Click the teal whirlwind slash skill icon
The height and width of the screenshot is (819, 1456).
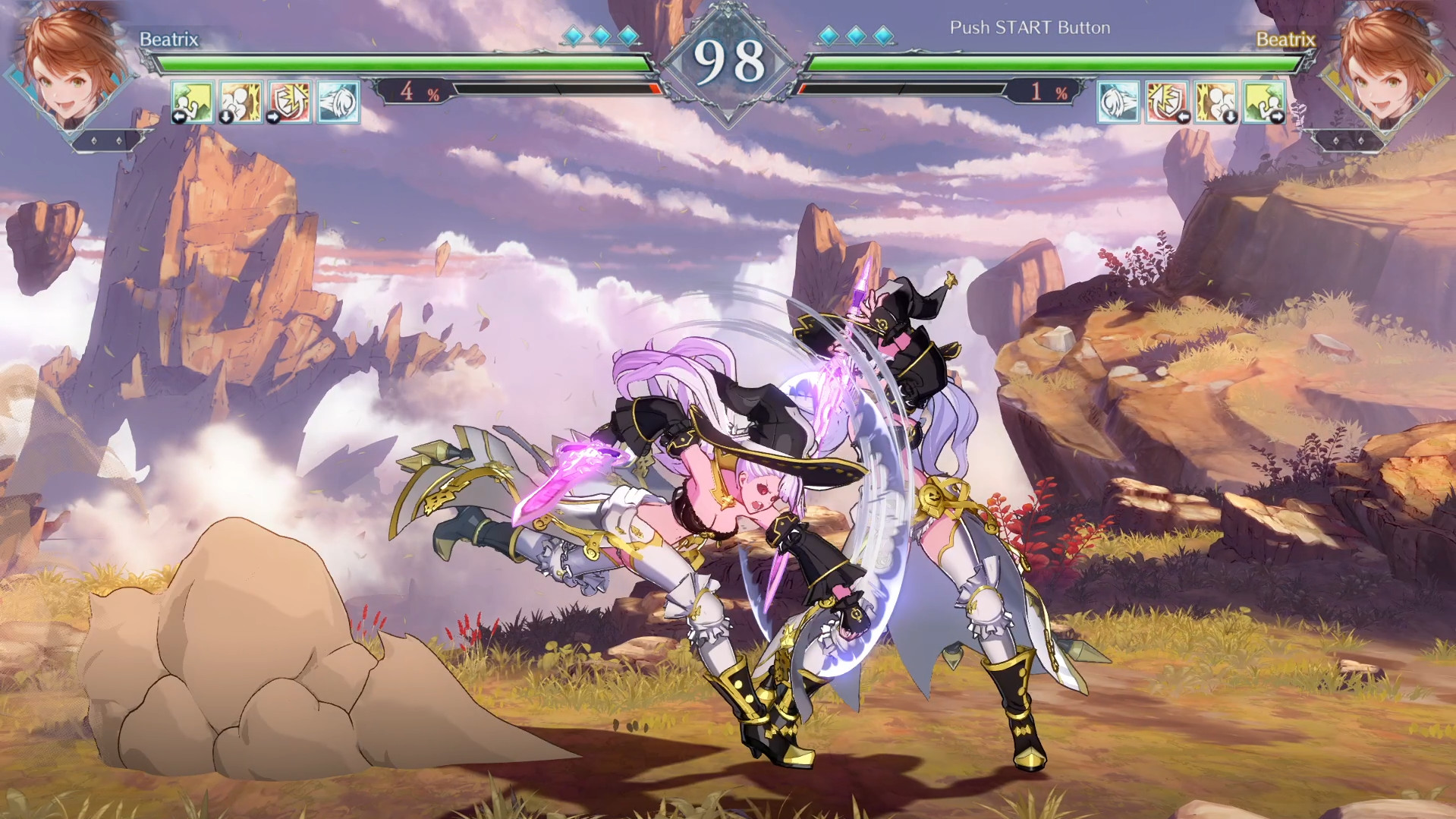coord(338,103)
